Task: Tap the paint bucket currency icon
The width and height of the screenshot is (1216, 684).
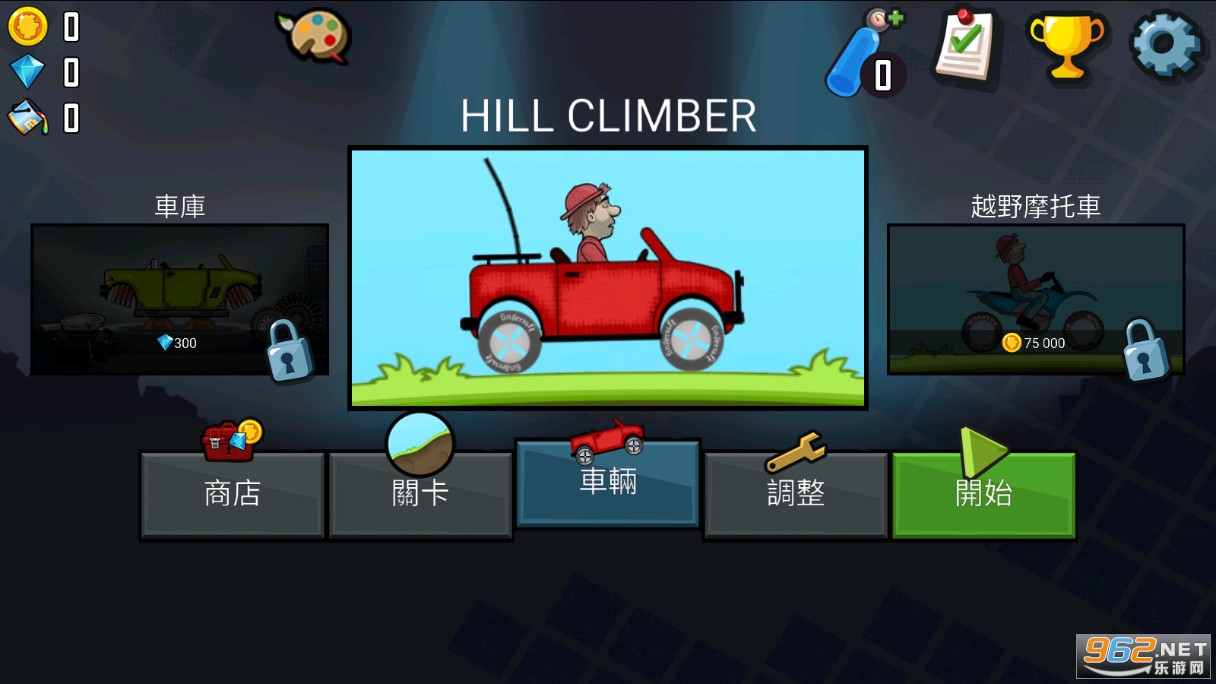Action: (28, 118)
